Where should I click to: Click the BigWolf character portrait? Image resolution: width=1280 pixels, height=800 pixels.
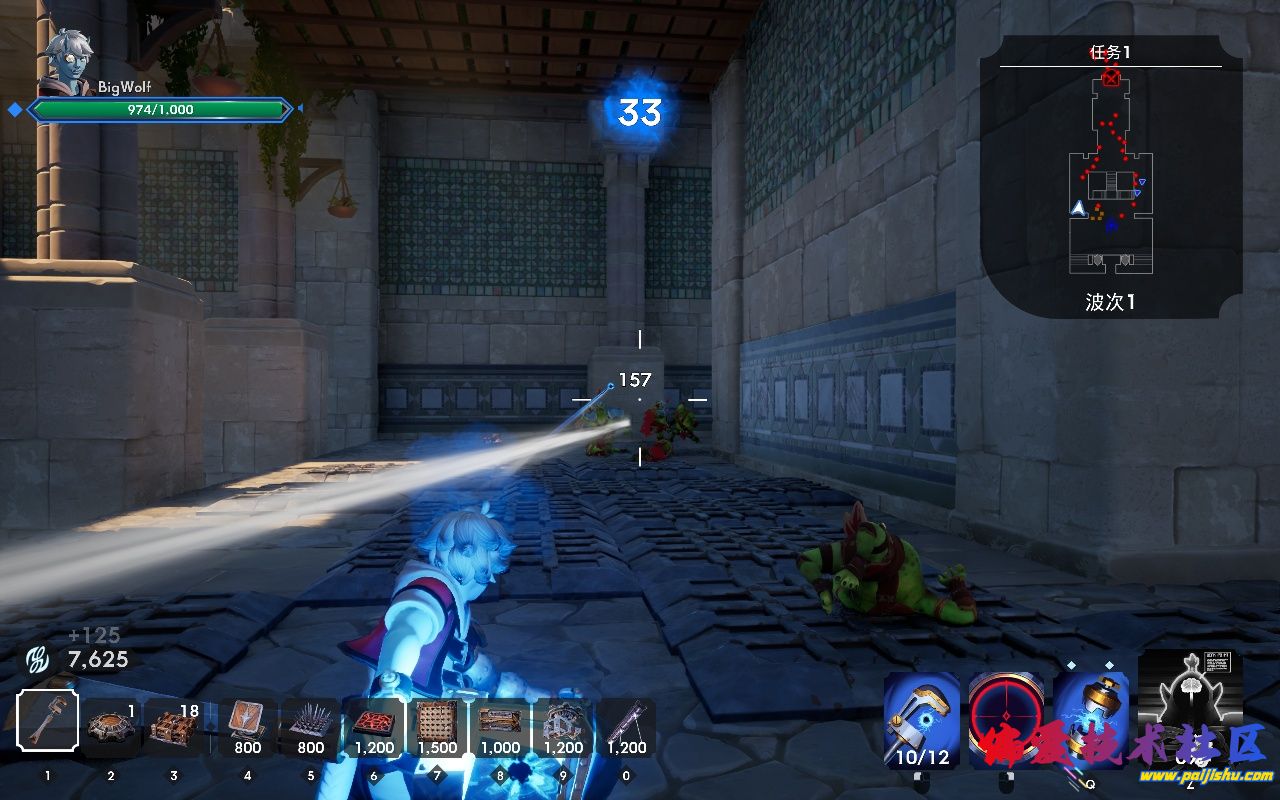[68, 62]
